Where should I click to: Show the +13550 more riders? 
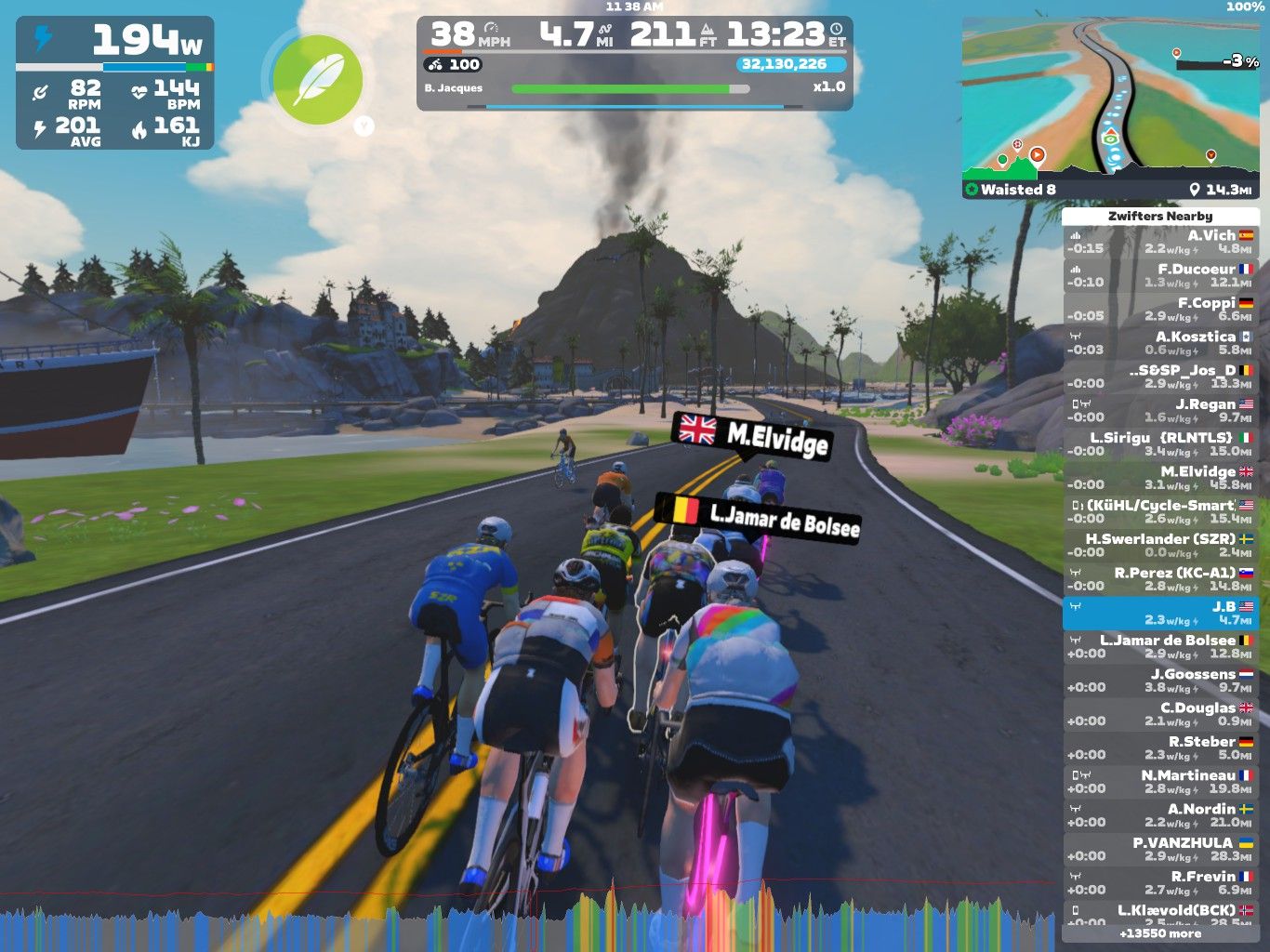(1160, 933)
